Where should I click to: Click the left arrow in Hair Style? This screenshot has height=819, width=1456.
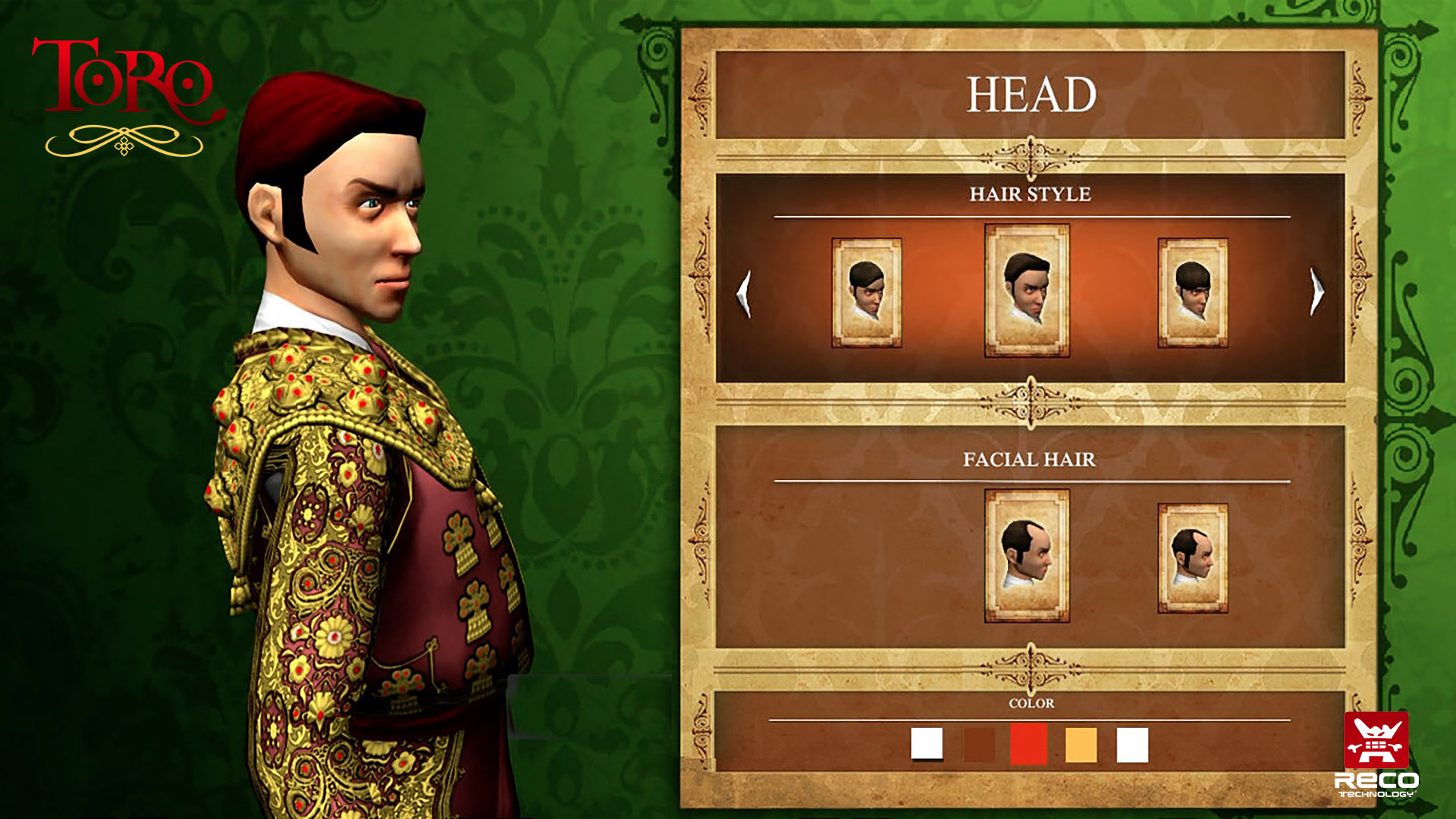pos(744,293)
